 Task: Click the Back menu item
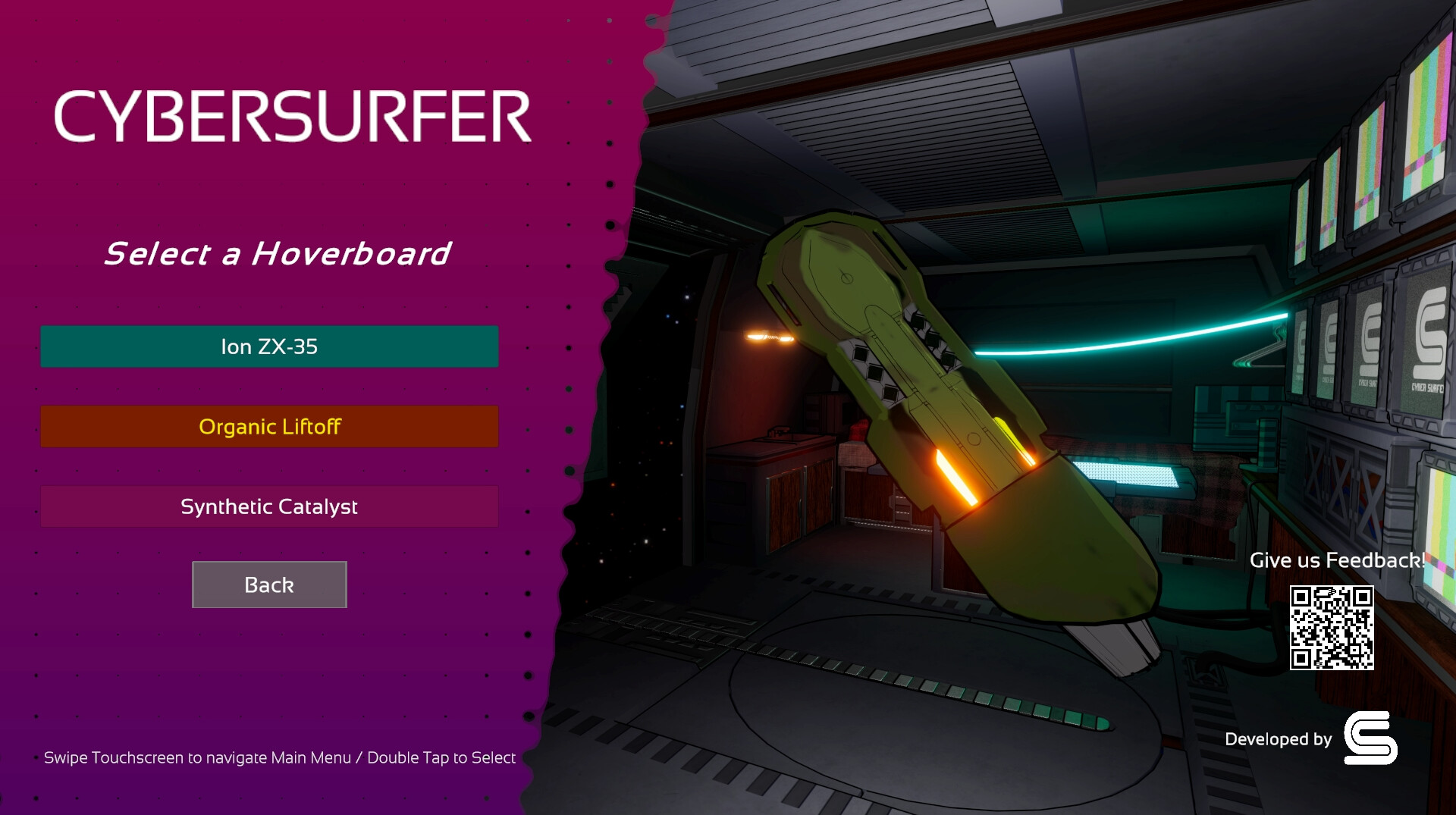click(x=269, y=585)
